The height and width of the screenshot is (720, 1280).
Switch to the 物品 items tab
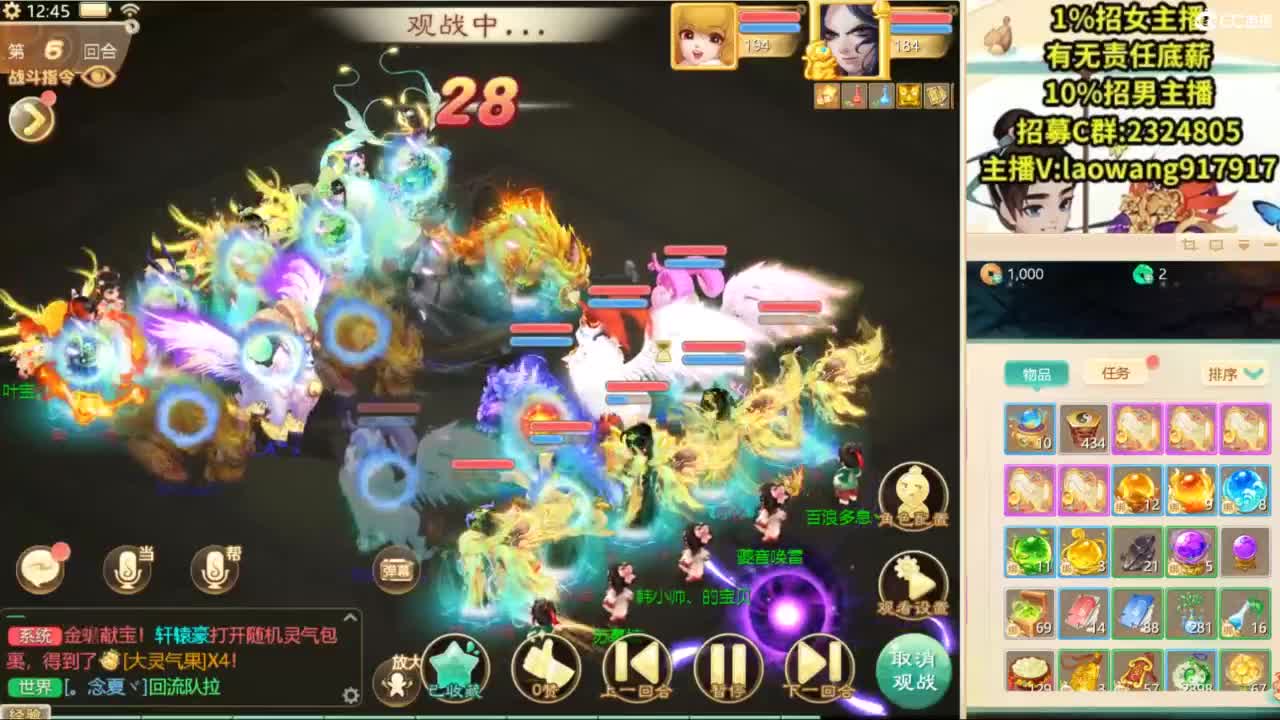pyautogui.click(x=1035, y=373)
